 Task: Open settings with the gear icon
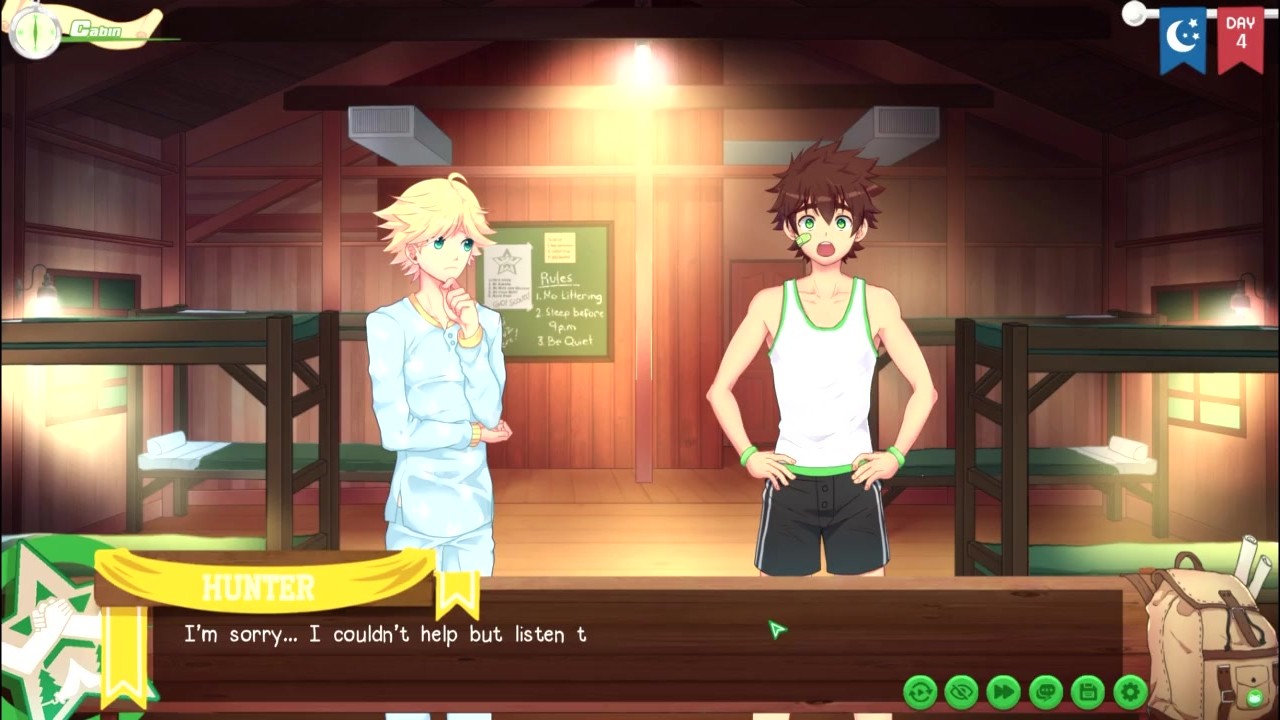click(1130, 691)
